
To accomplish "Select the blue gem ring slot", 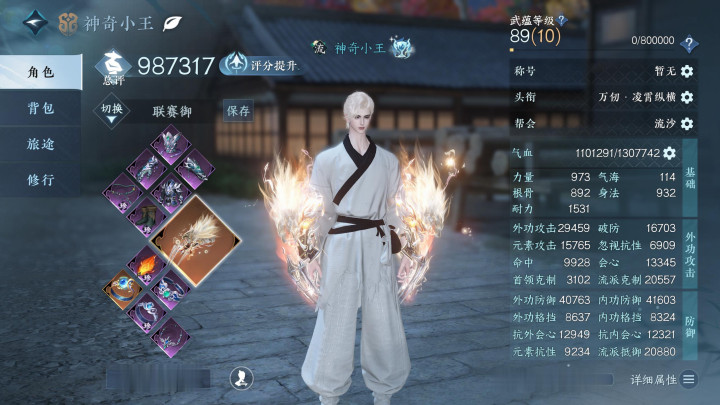I will point(122,289).
